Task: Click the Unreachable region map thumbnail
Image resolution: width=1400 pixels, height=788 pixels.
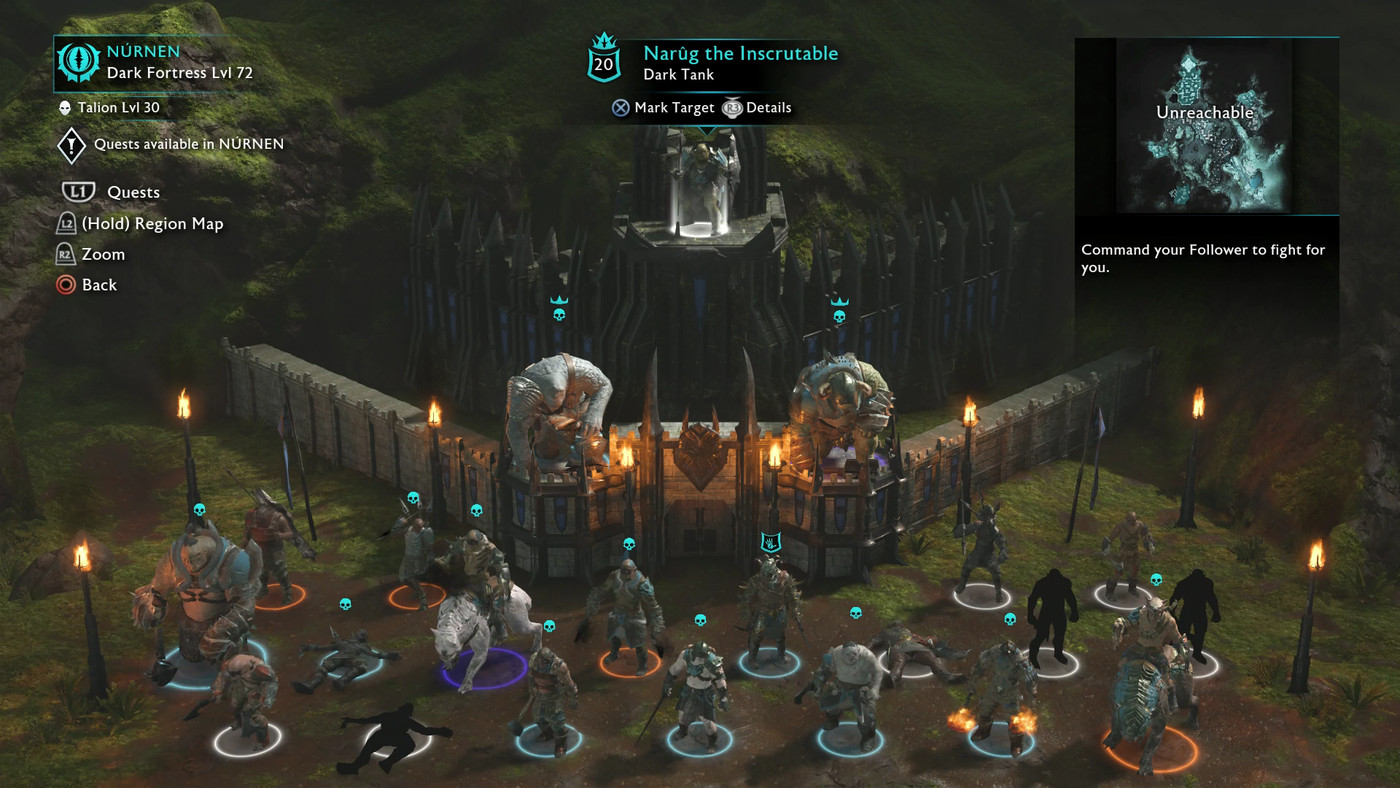Action: [x=1204, y=126]
